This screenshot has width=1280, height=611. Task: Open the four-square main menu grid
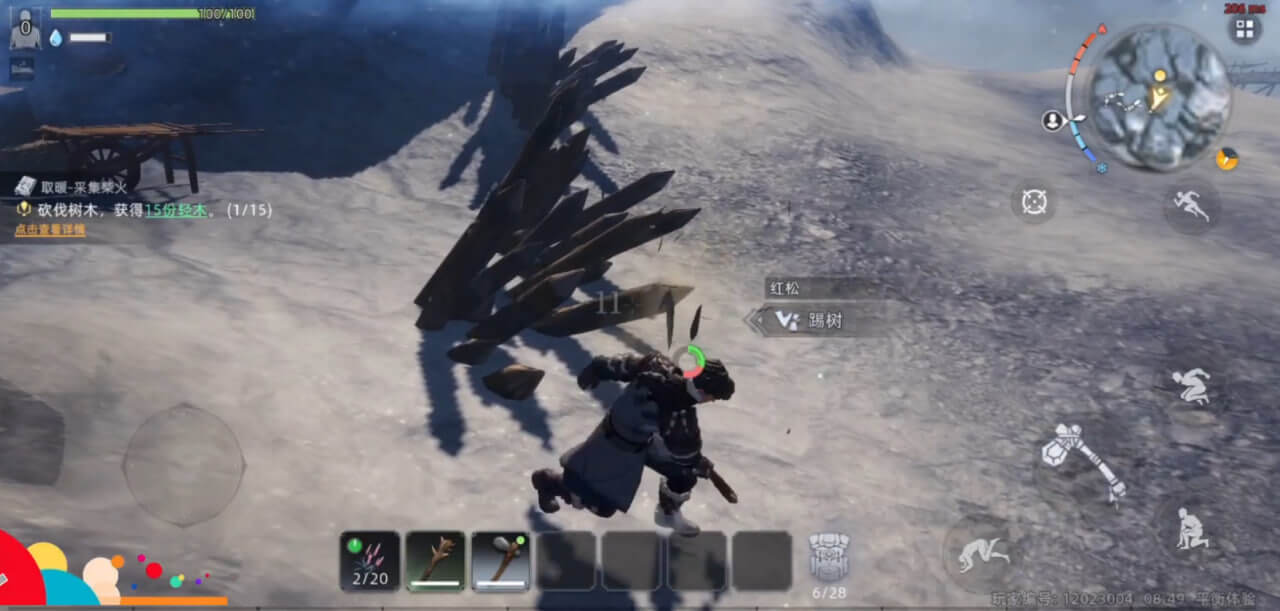pos(1244,29)
